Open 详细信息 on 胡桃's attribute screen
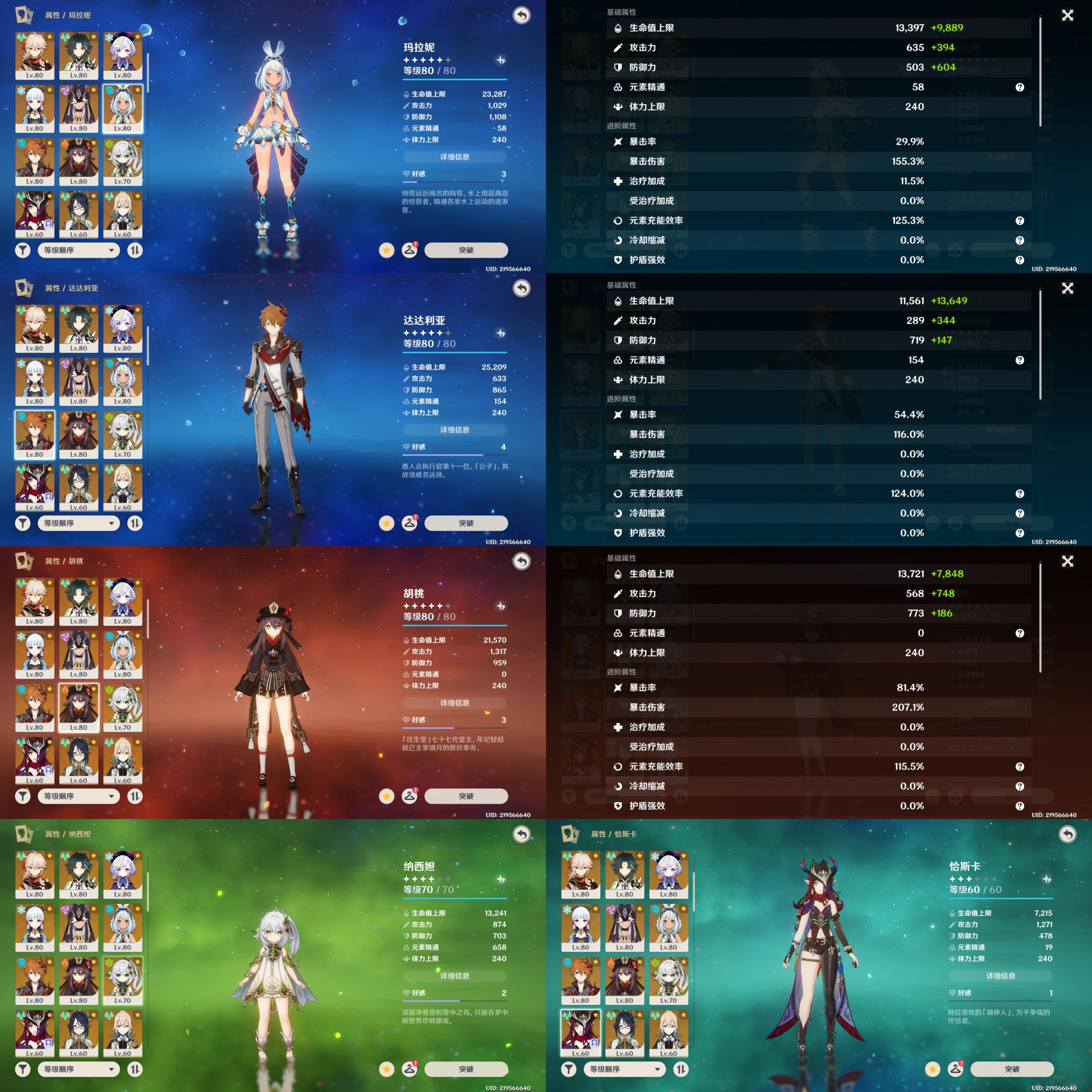The height and width of the screenshot is (1092, 1092). pos(454,703)
